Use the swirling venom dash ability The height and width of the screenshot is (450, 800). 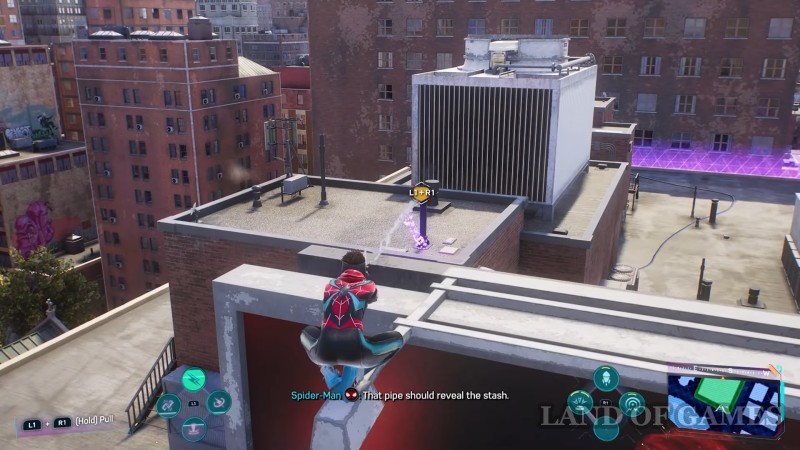point(219,402)
